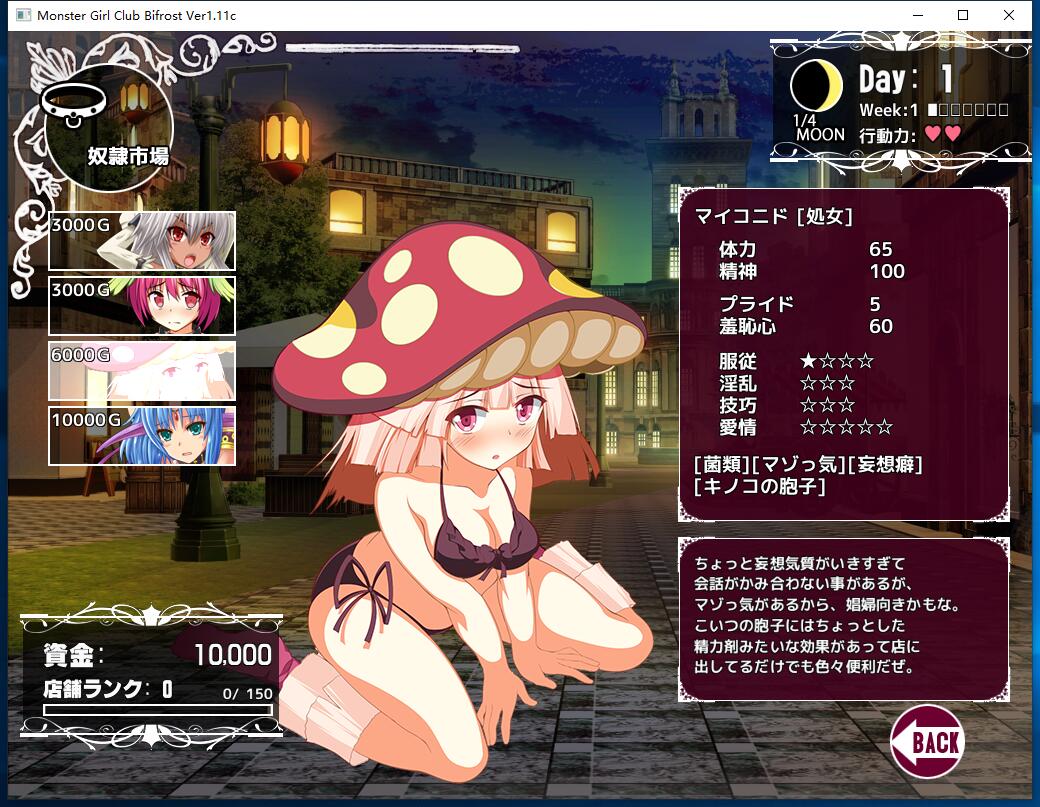Minimize the game window
This screenshot has width=1040, height=807.
click(x=917, y=15)
